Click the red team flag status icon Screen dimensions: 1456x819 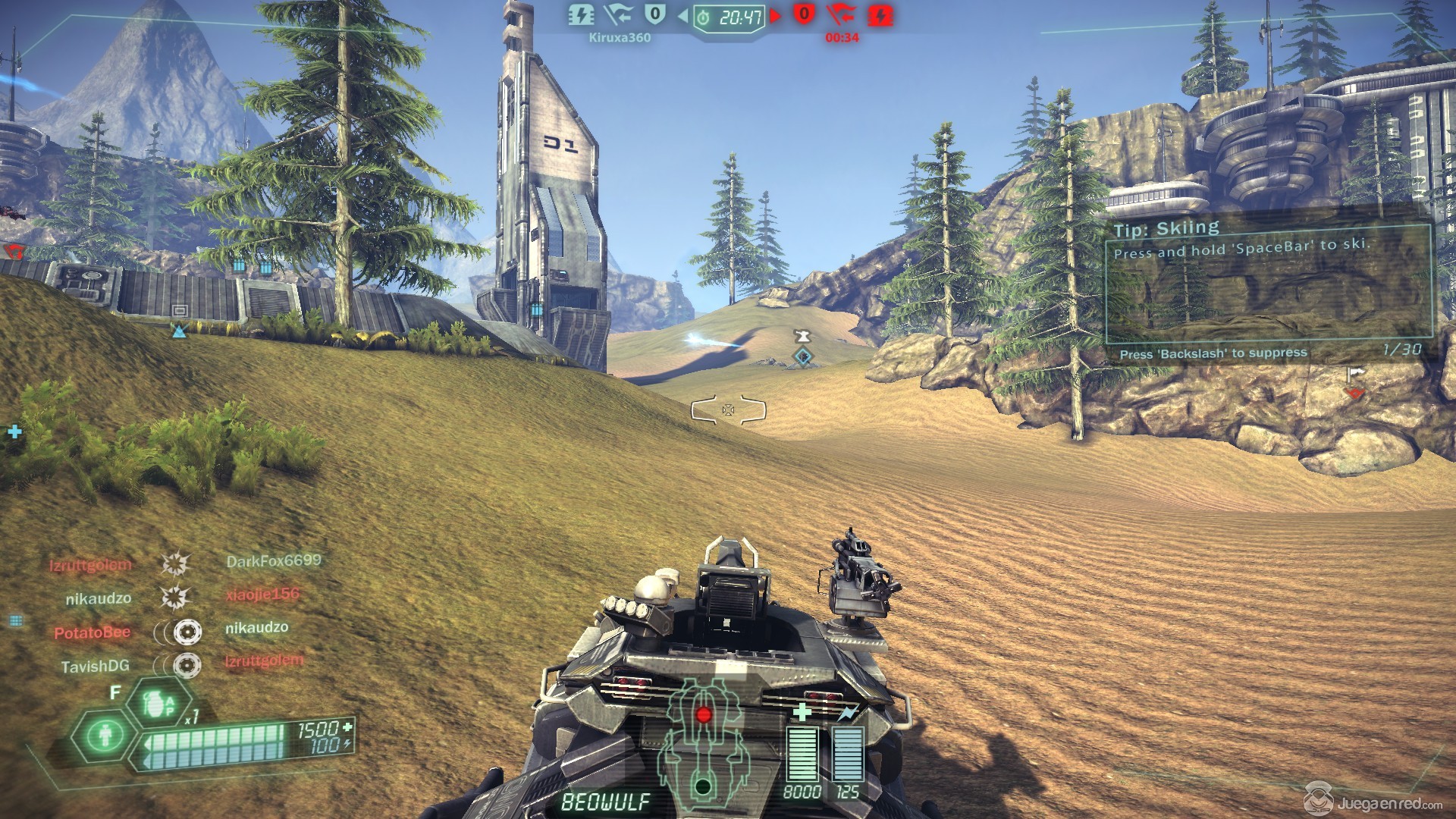point(842,15)
